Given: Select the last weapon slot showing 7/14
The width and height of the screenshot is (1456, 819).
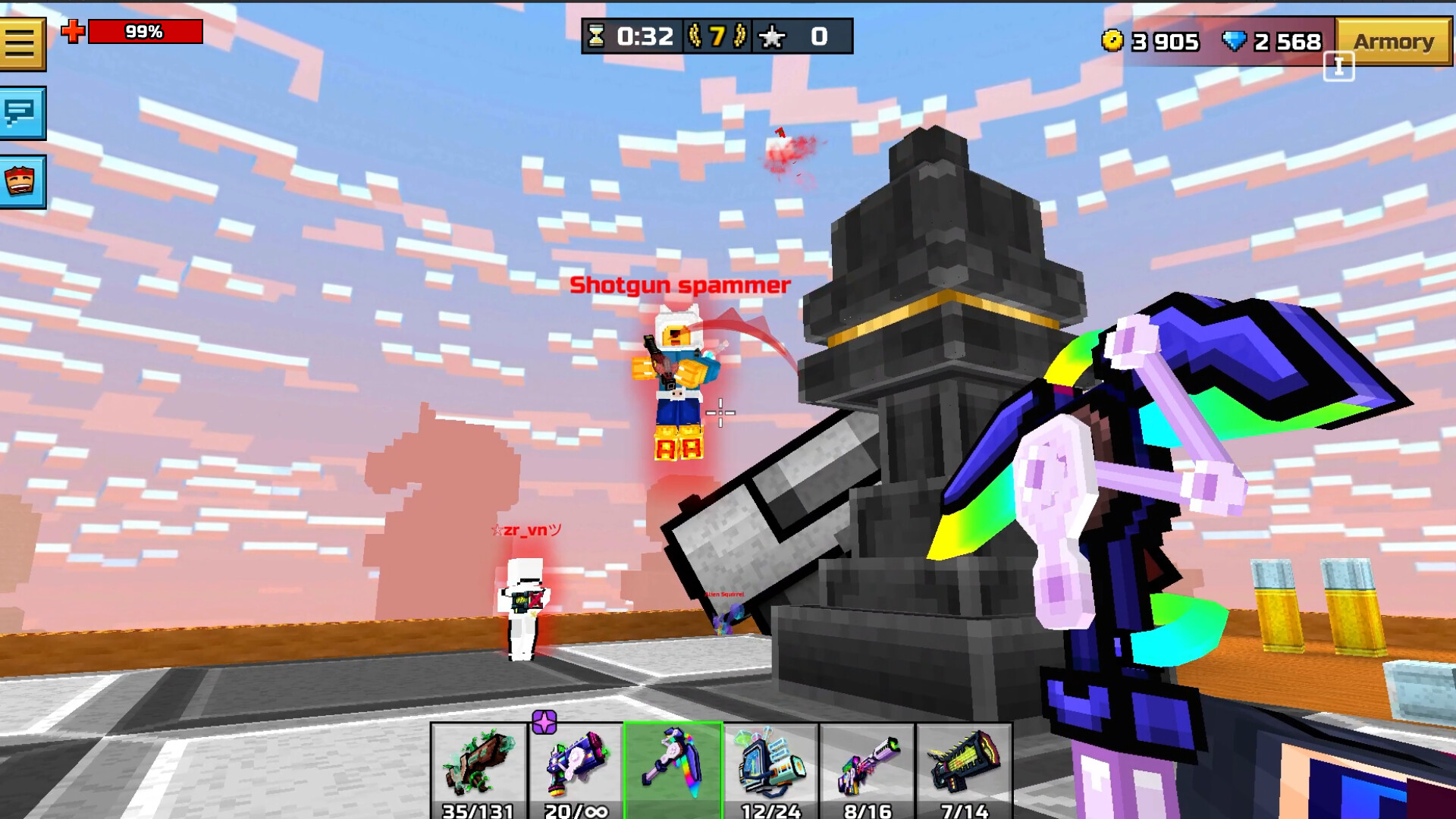Looking at the screenshot, I should pos(965,766).
